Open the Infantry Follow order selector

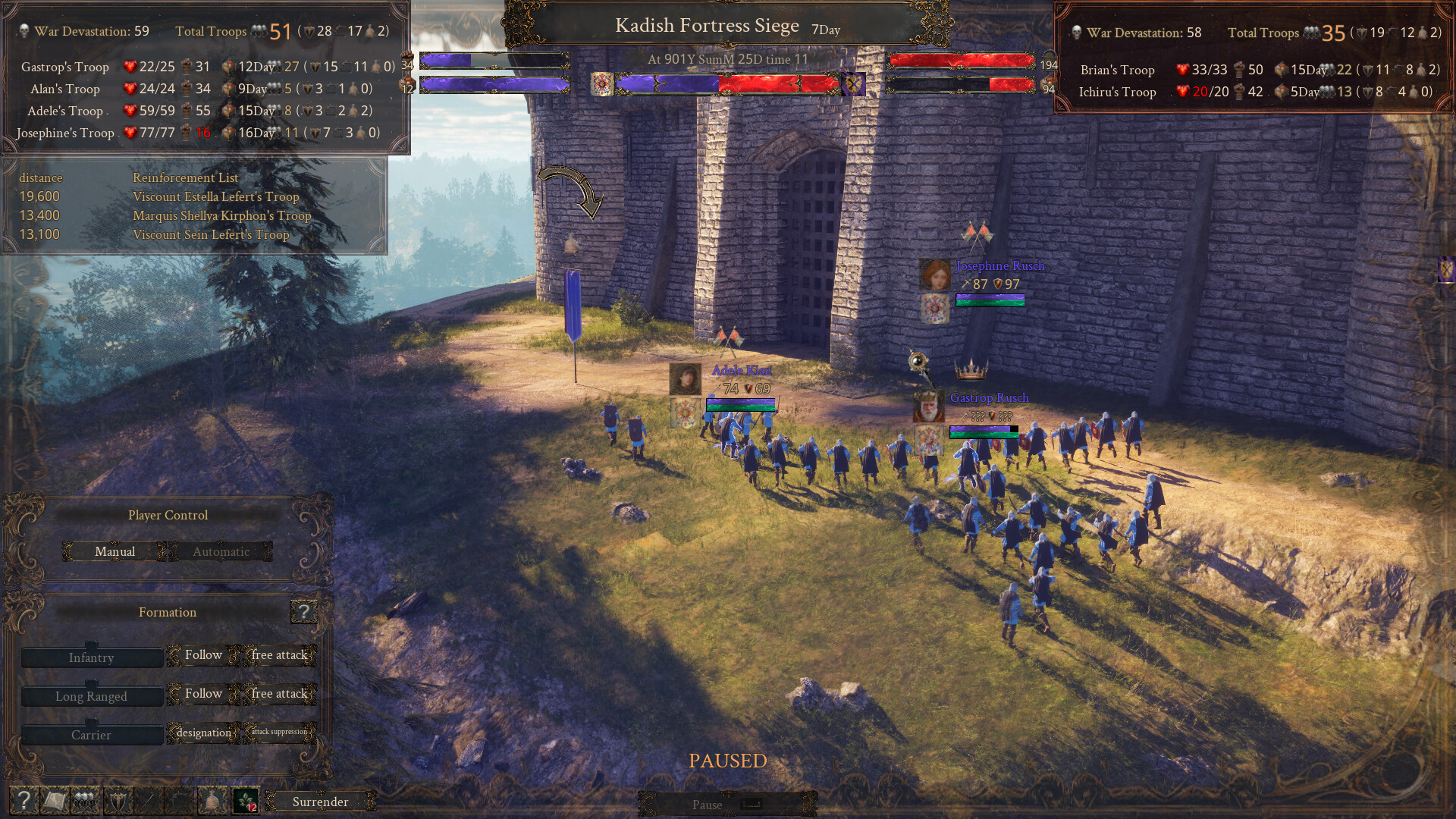tap(202, 655)
